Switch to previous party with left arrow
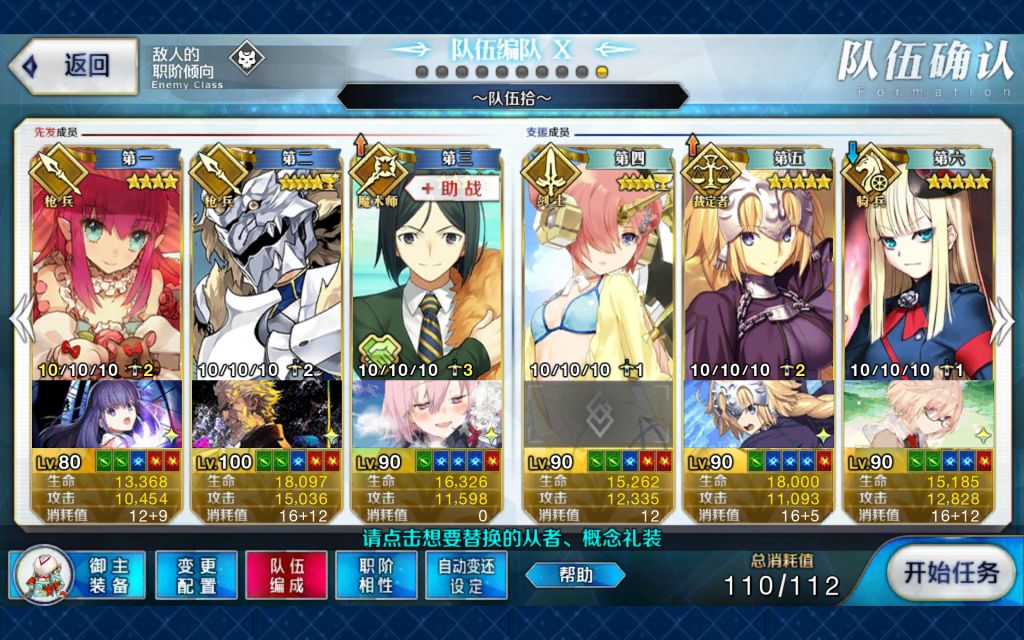 tap(17, 322)
